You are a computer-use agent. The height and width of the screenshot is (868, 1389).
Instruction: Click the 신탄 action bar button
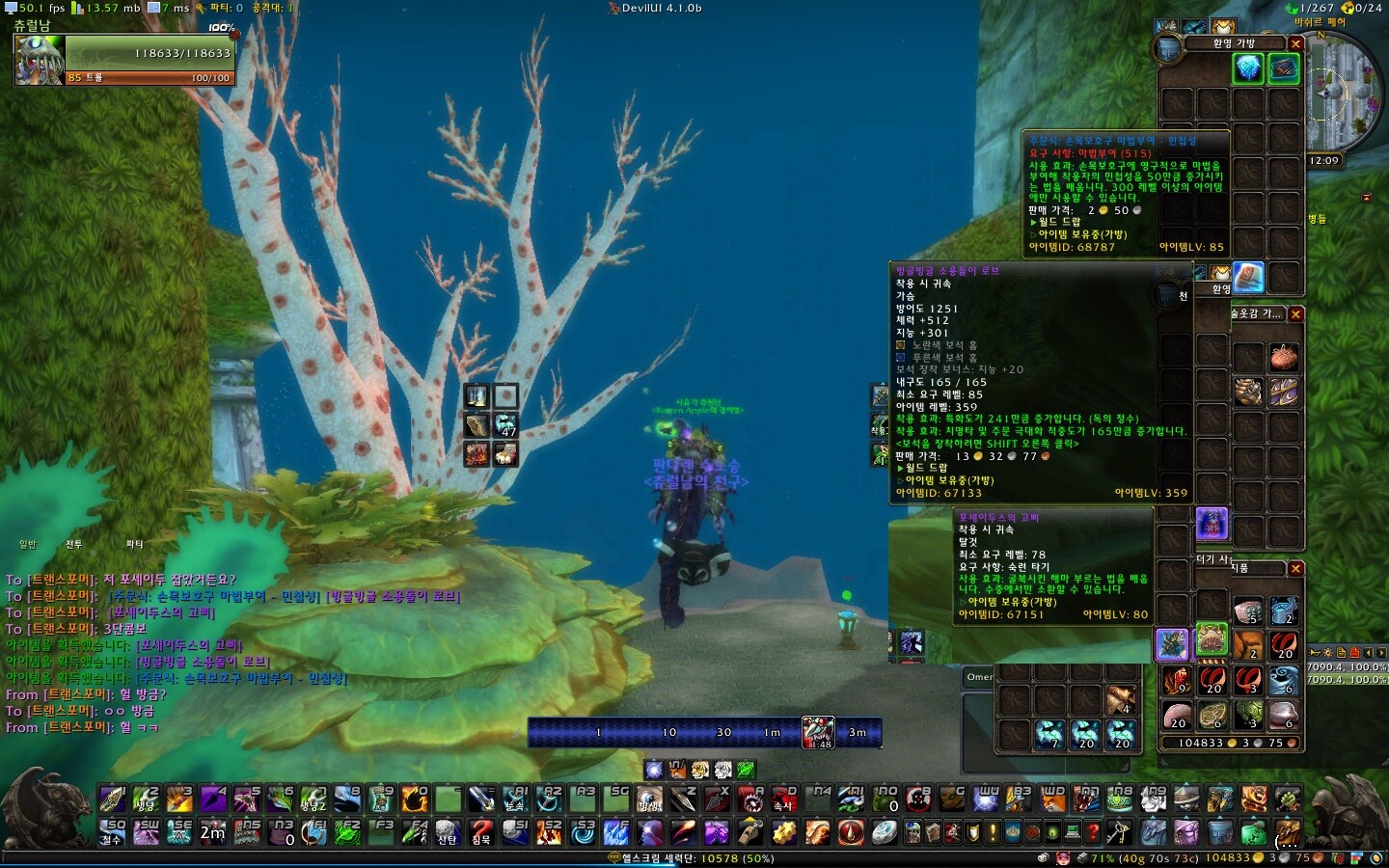coord(447,831)
